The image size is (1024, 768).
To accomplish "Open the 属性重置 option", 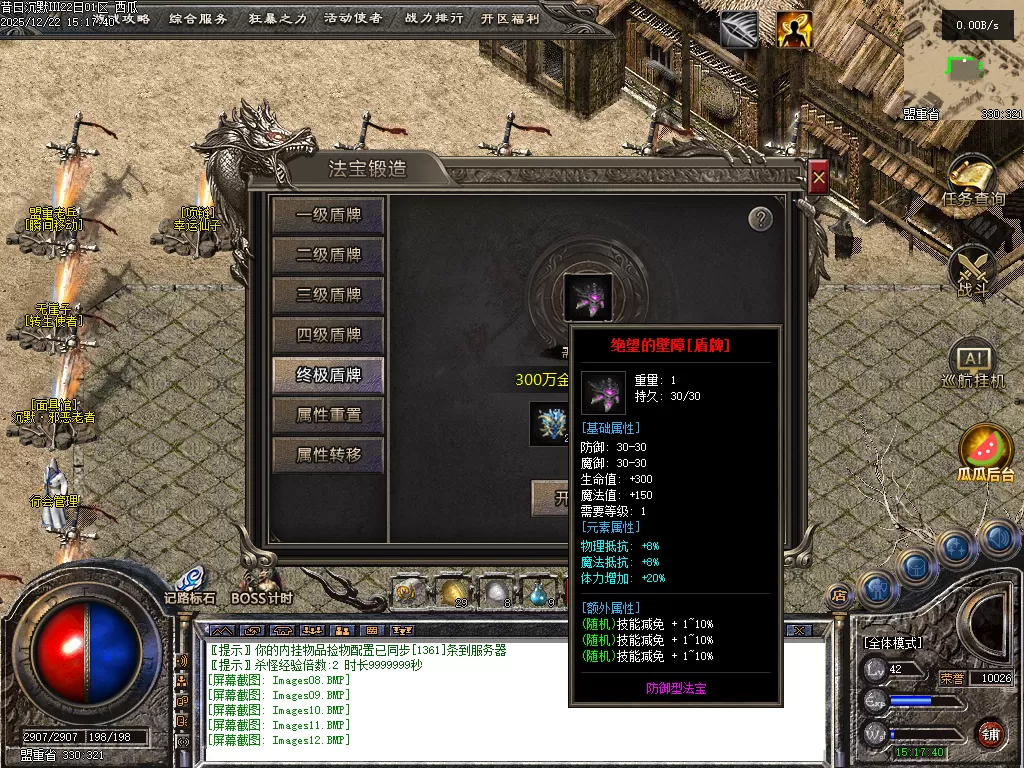I will (x=328, y=415).
